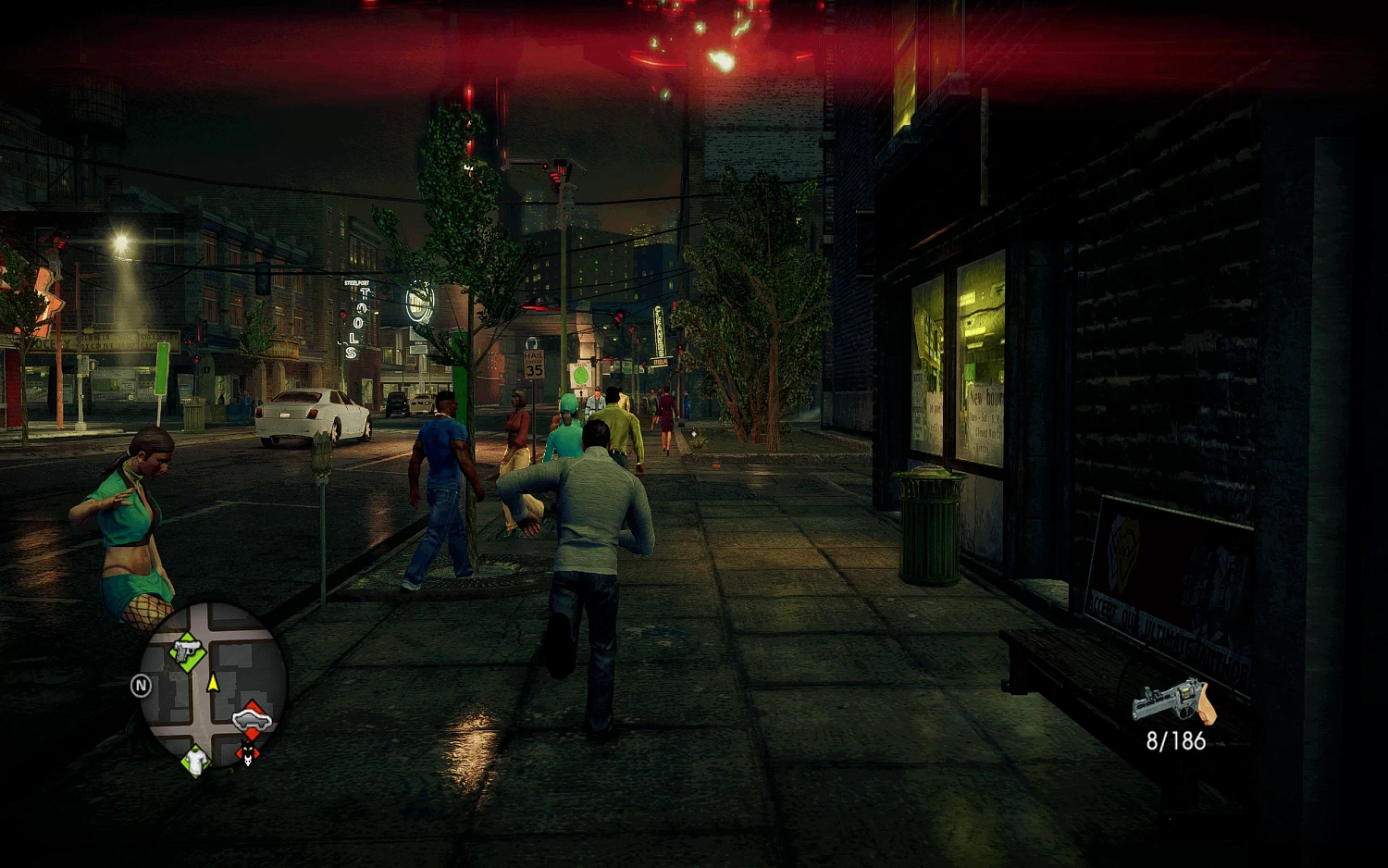Click the white t-shirt clothing store icon on the minimap
This screenshot has height=868, width=1388.
coord(195,763)
